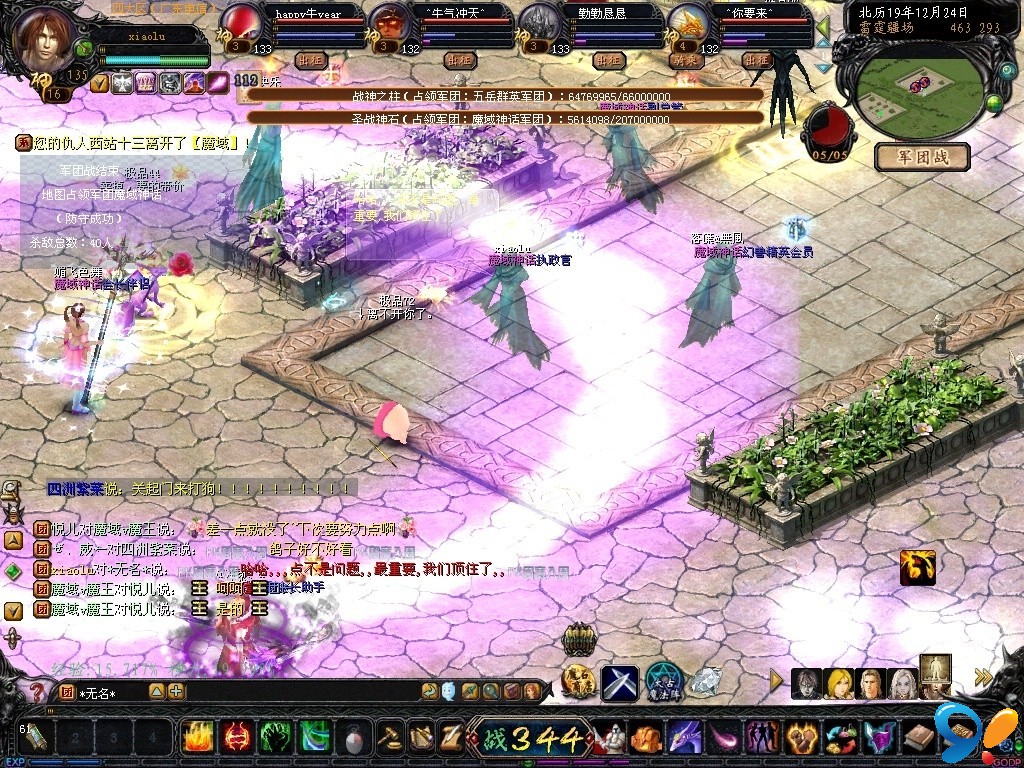
Task: Select the blonde-haired party member portrait
Action: point(839,683)
